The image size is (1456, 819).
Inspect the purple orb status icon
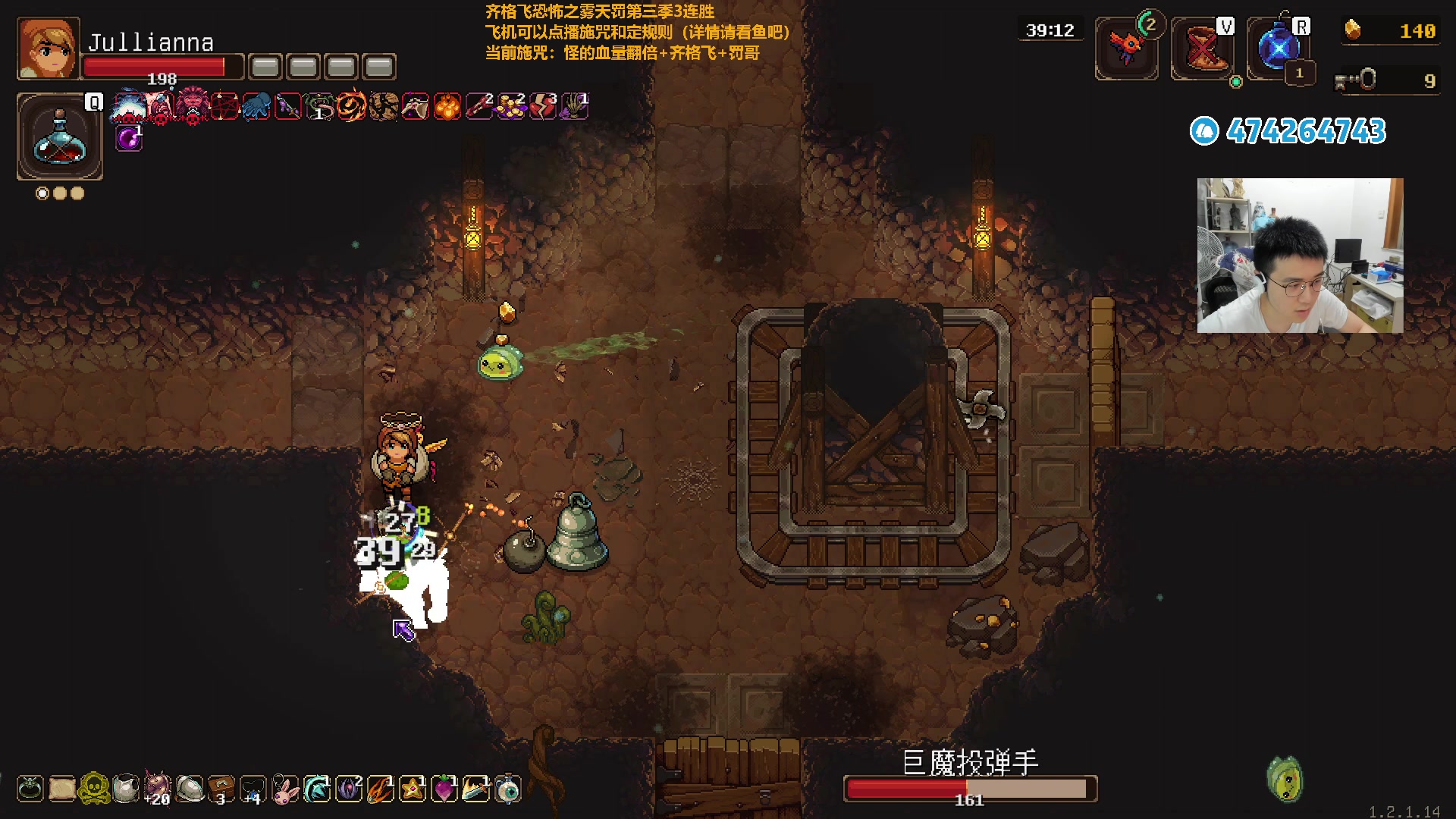tap(129, 139)
